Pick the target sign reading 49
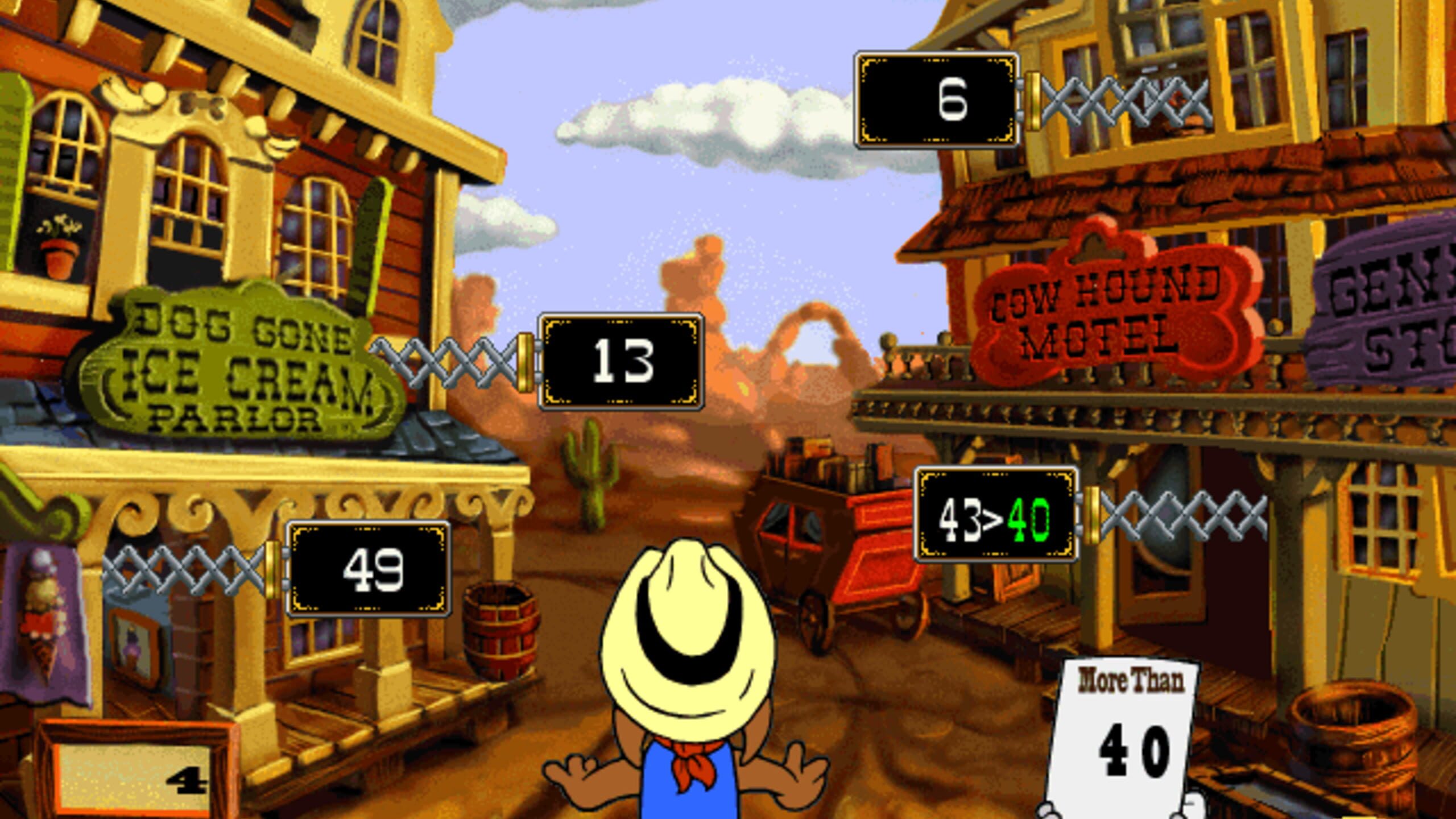The height and width of the screenshot is (819, 1456). (x=369, y=569)
